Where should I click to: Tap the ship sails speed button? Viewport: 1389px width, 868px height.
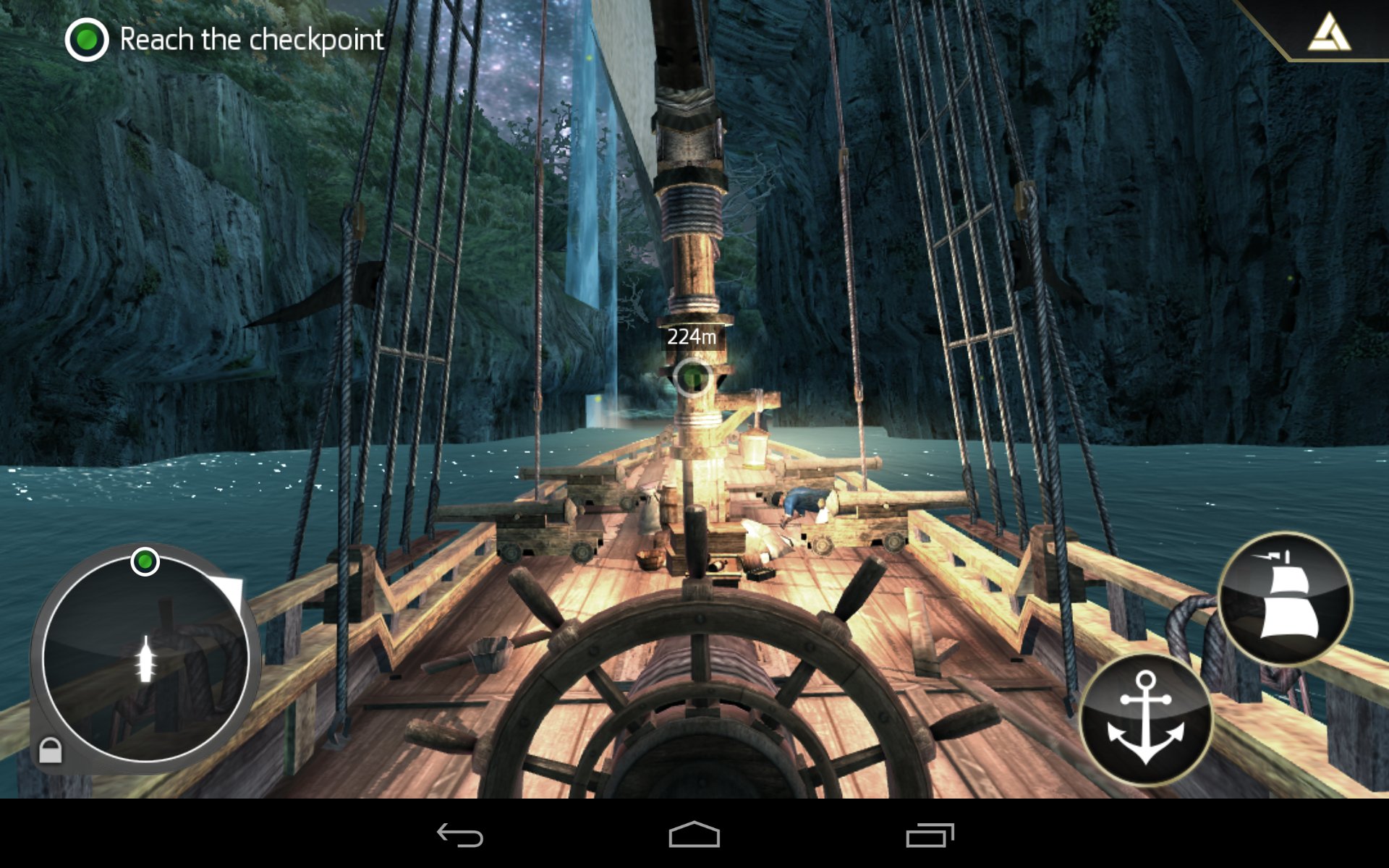point(1285,598)
